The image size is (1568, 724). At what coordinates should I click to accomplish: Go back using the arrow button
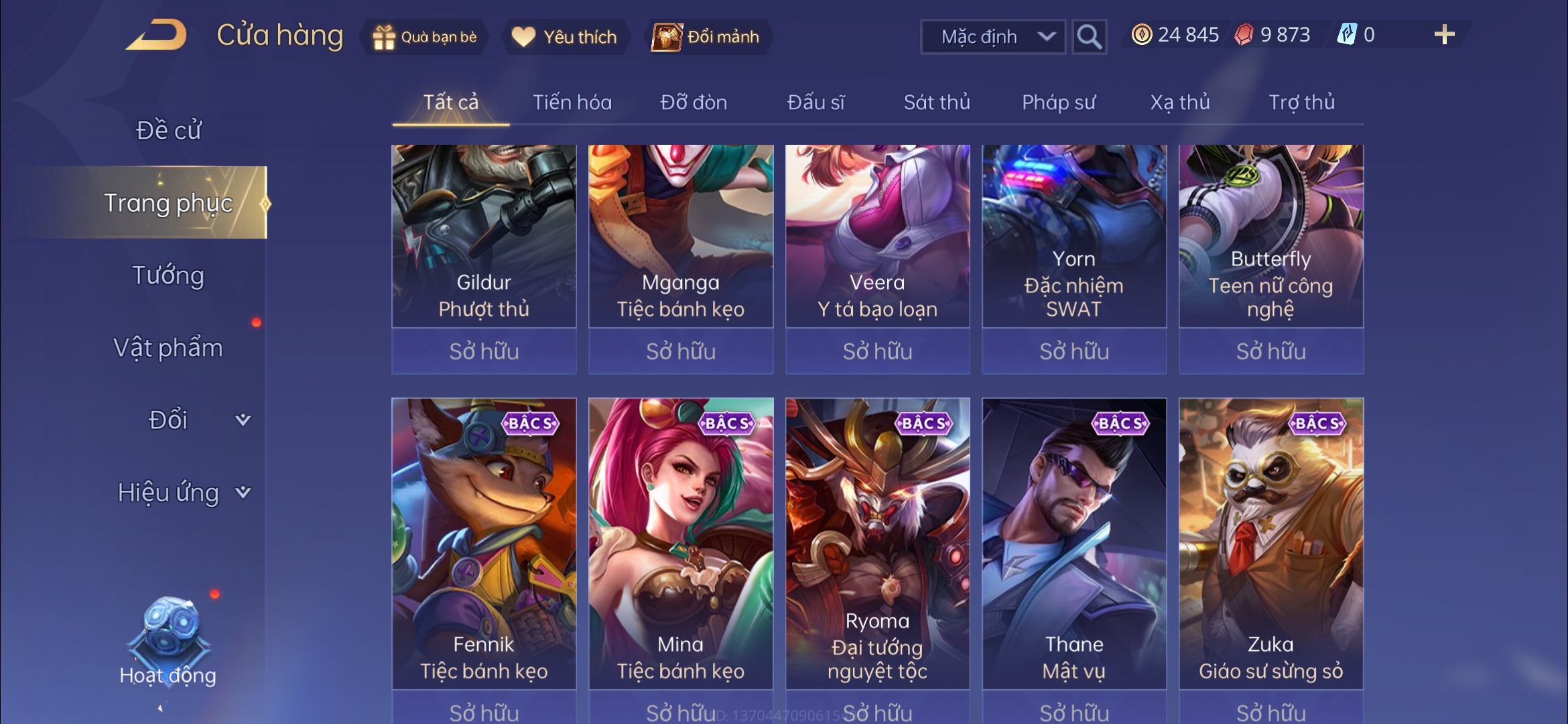(x=156, y=35)
